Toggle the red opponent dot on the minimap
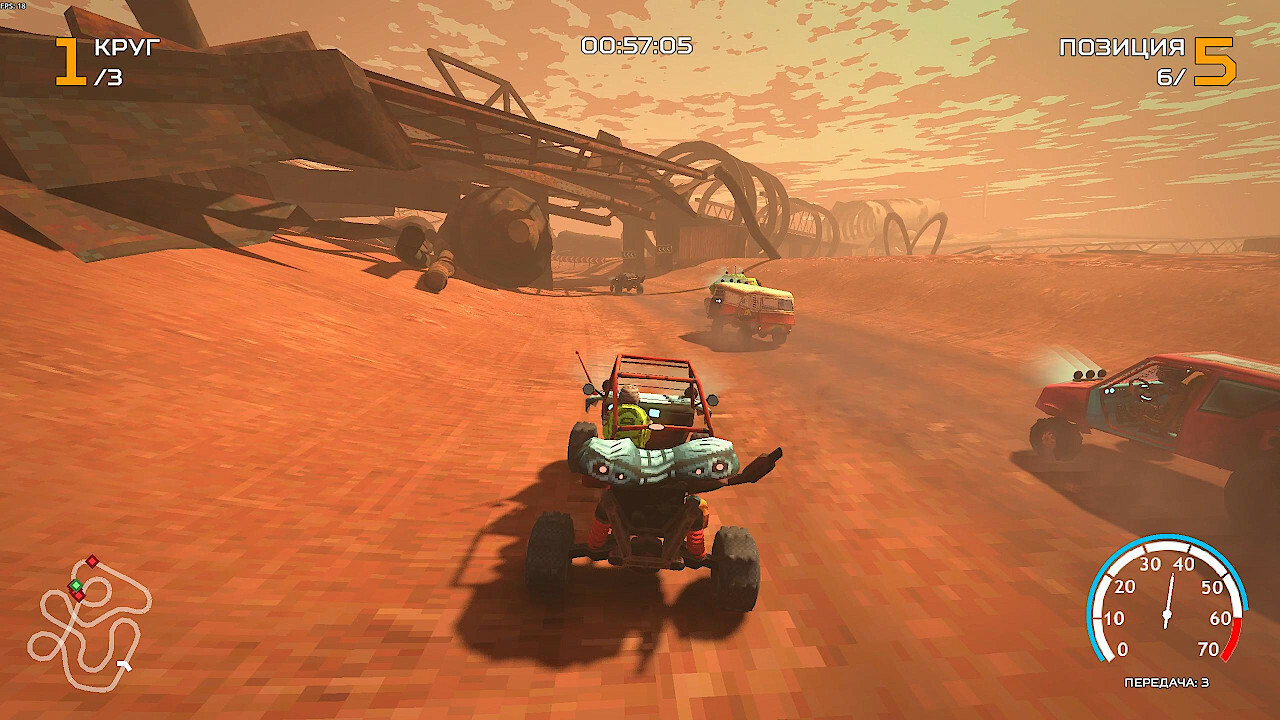 [90, 560]
